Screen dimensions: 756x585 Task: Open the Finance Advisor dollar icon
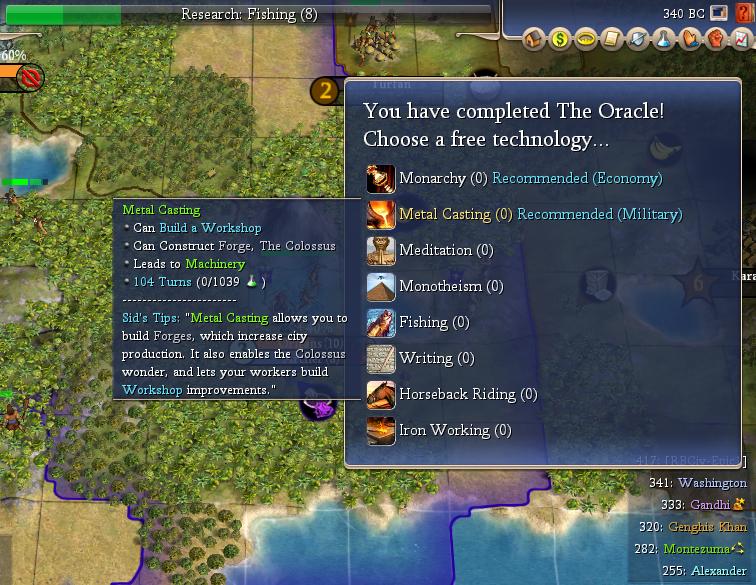click(x=560, y=40)
